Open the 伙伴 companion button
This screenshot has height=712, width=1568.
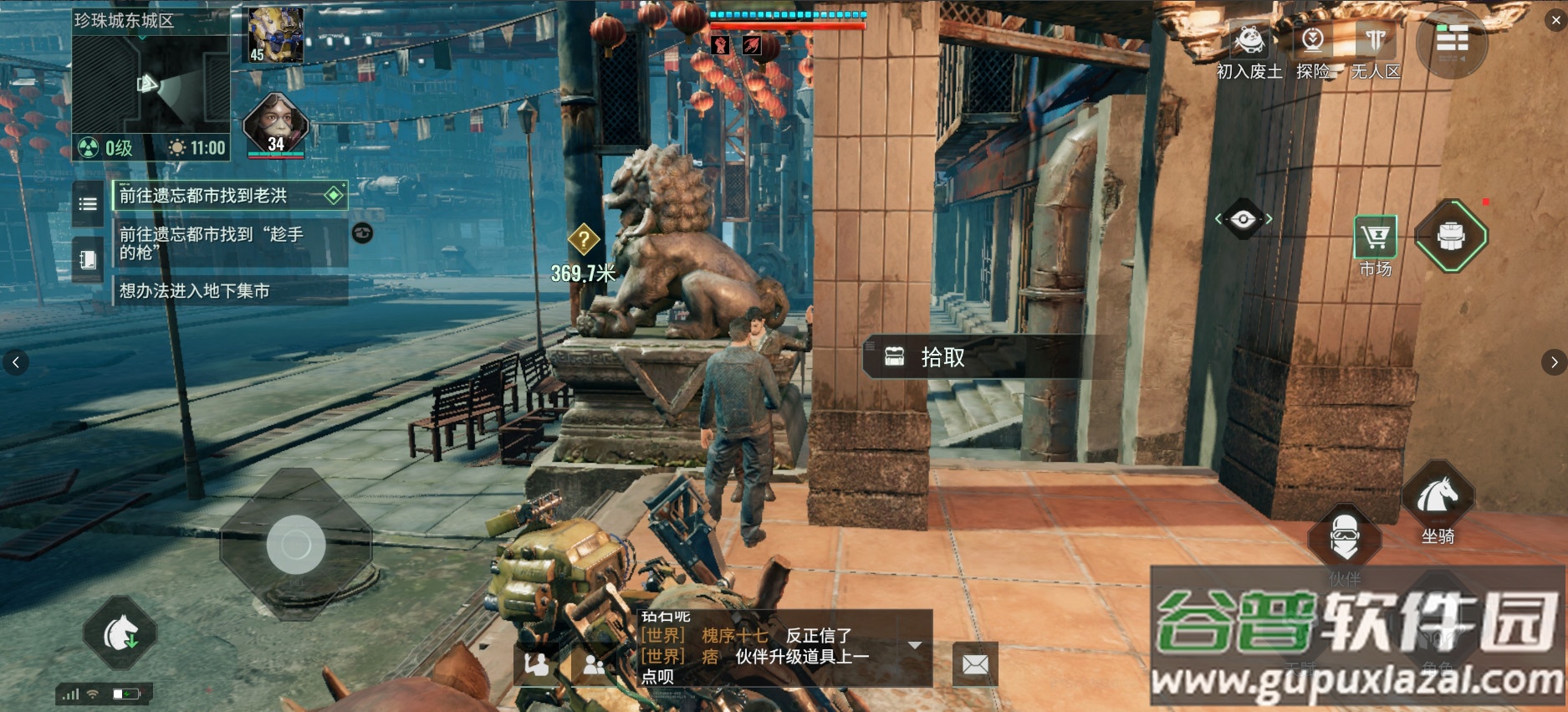tap(1345, 538)
